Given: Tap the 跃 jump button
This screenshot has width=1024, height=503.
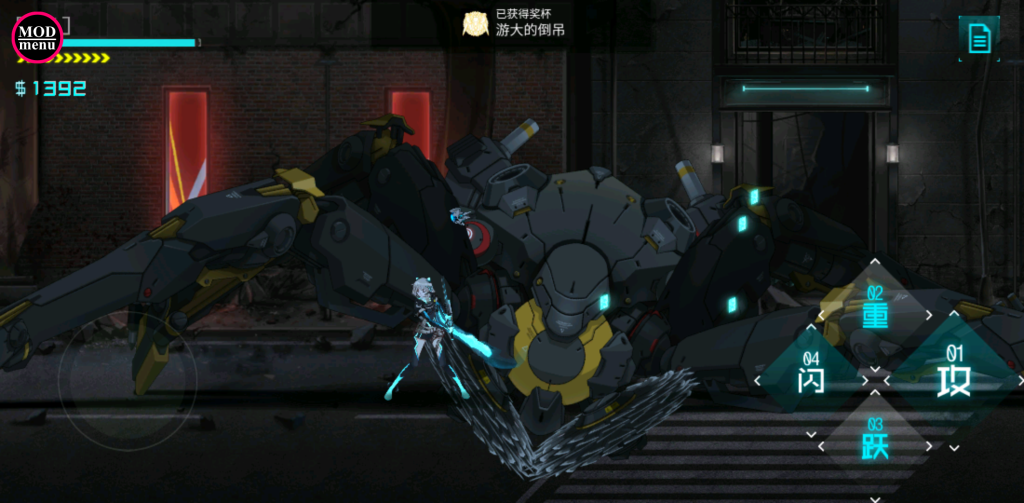Looking at the screenshot, I should coord(875,445).
